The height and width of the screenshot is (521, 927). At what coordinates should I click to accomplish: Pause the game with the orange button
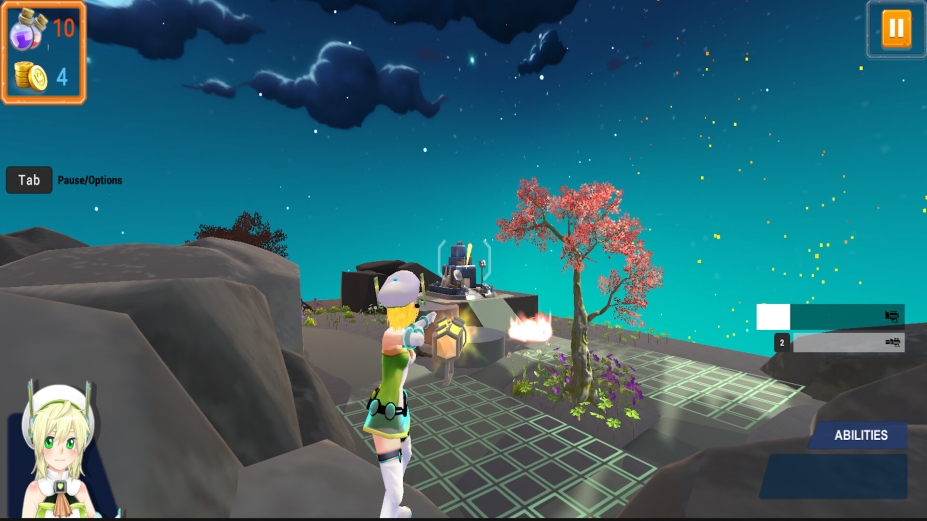pos(895,28)
